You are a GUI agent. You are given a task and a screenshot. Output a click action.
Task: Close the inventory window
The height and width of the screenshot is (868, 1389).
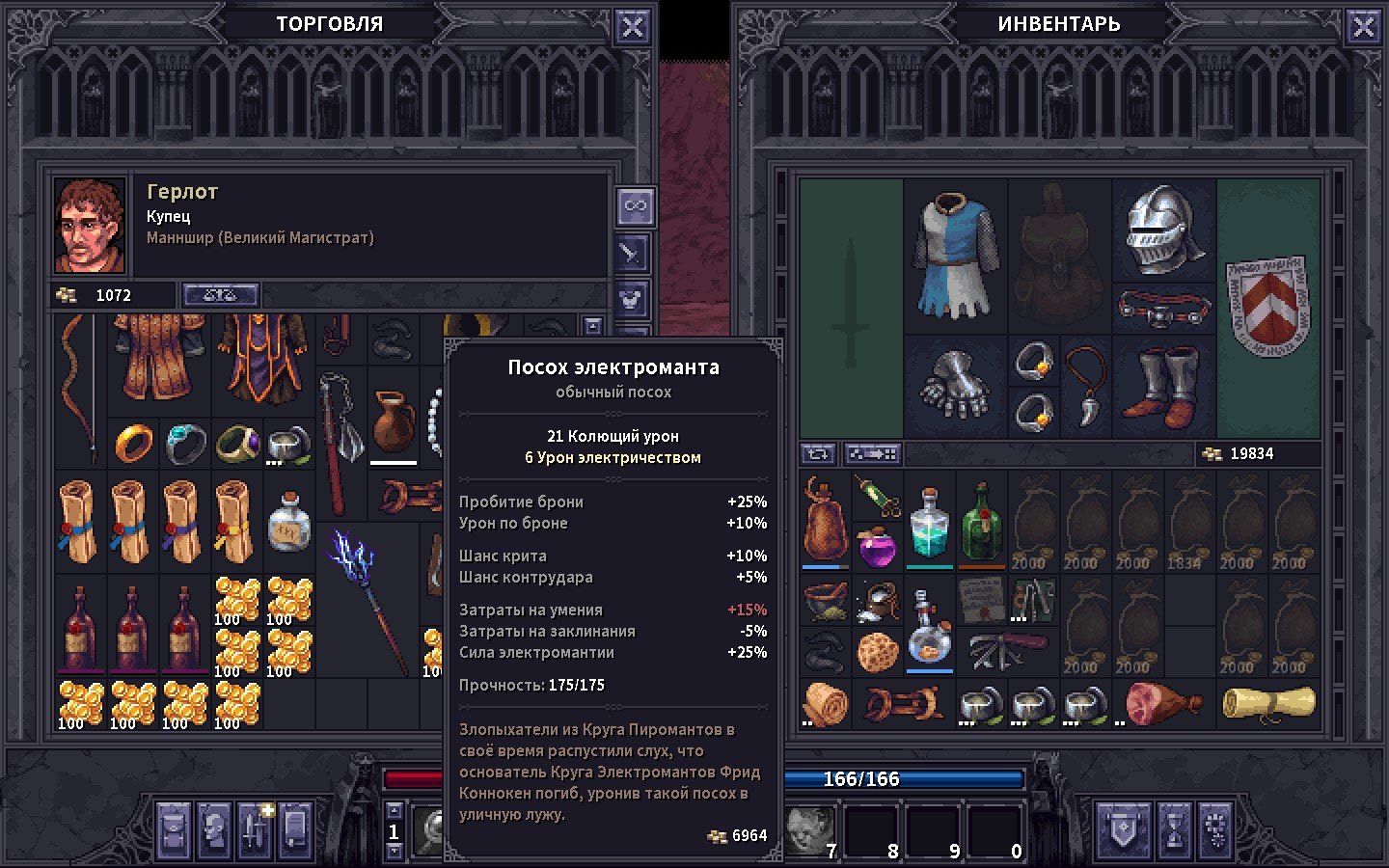tap(1363, 27)
